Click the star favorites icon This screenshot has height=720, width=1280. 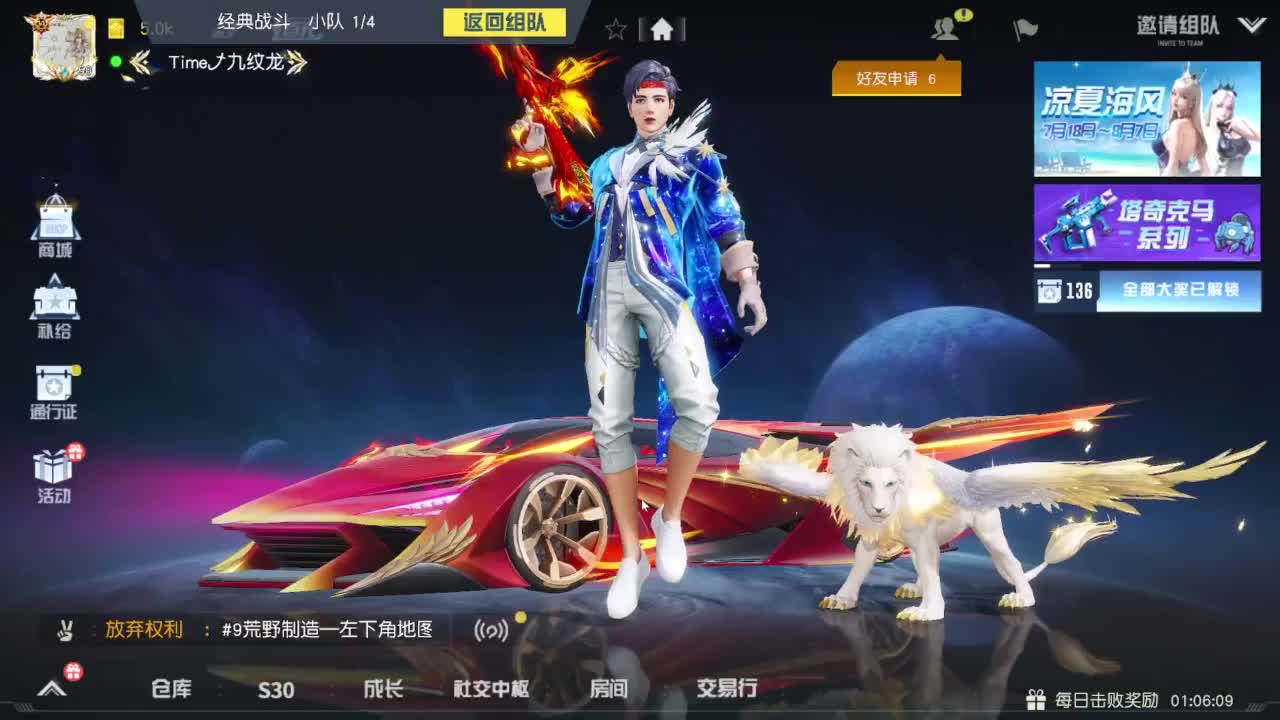tap(615, 30)
